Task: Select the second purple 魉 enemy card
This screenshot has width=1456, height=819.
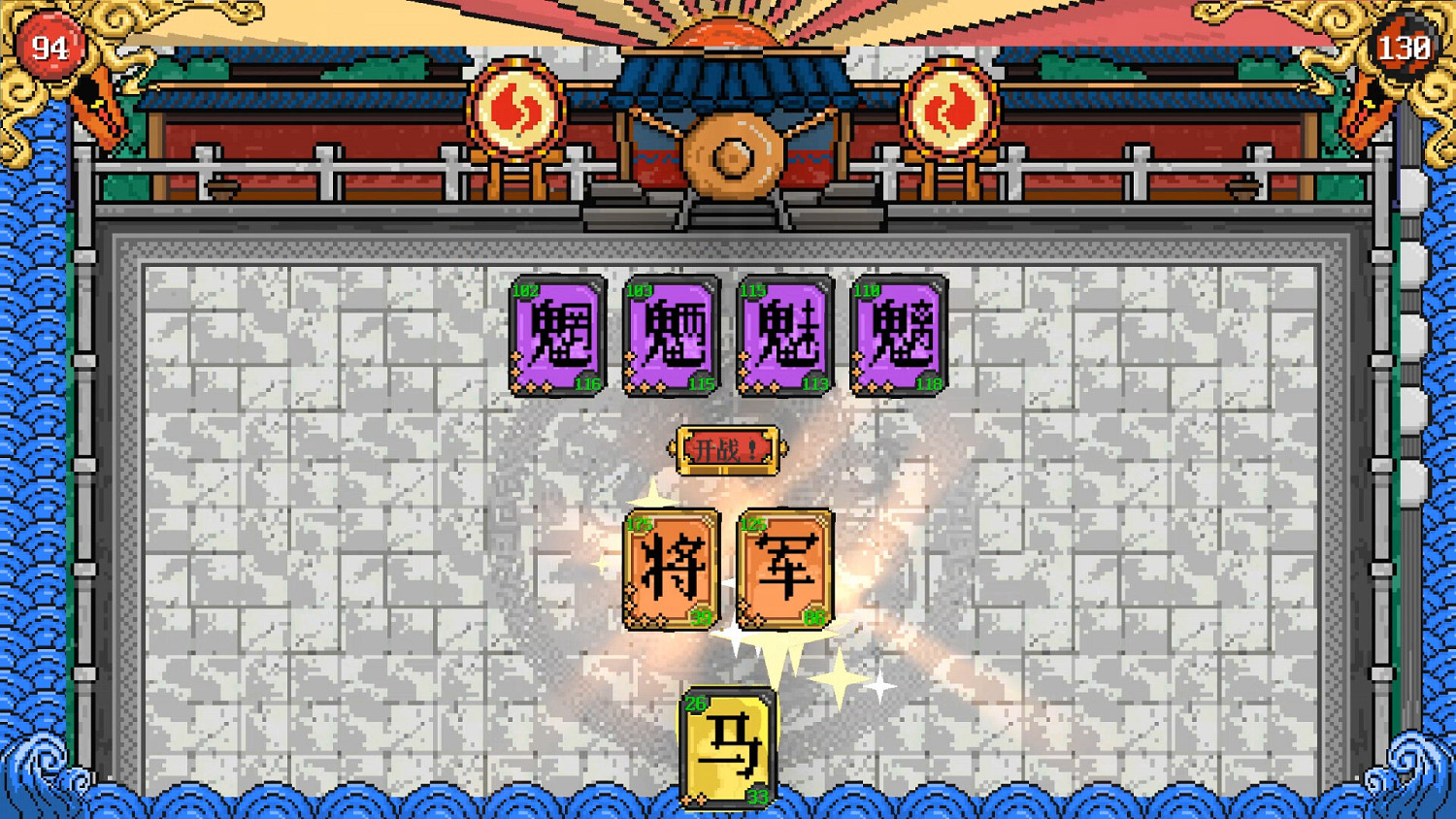Action: pos(672,338)
